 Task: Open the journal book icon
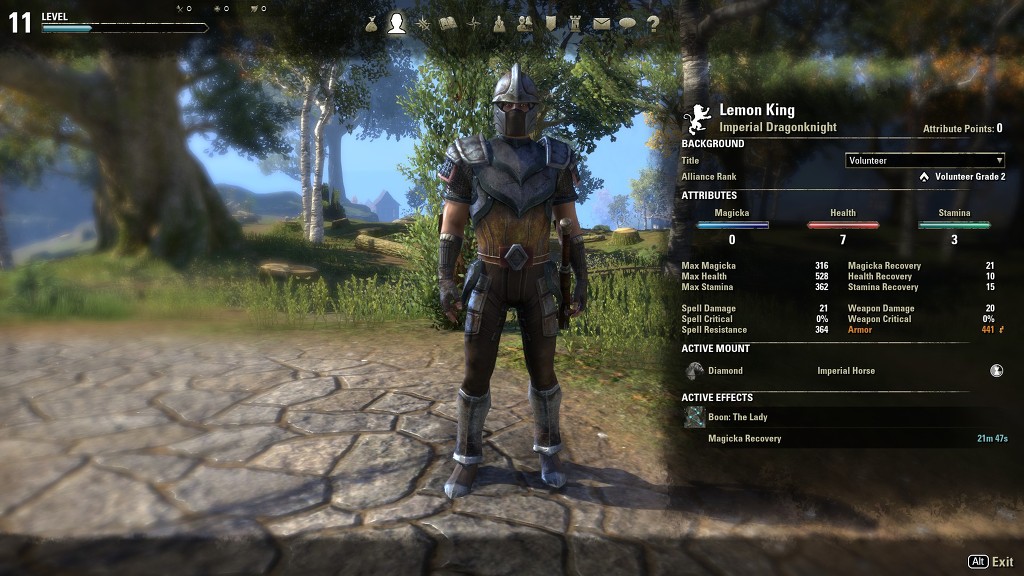coord(448,23)
